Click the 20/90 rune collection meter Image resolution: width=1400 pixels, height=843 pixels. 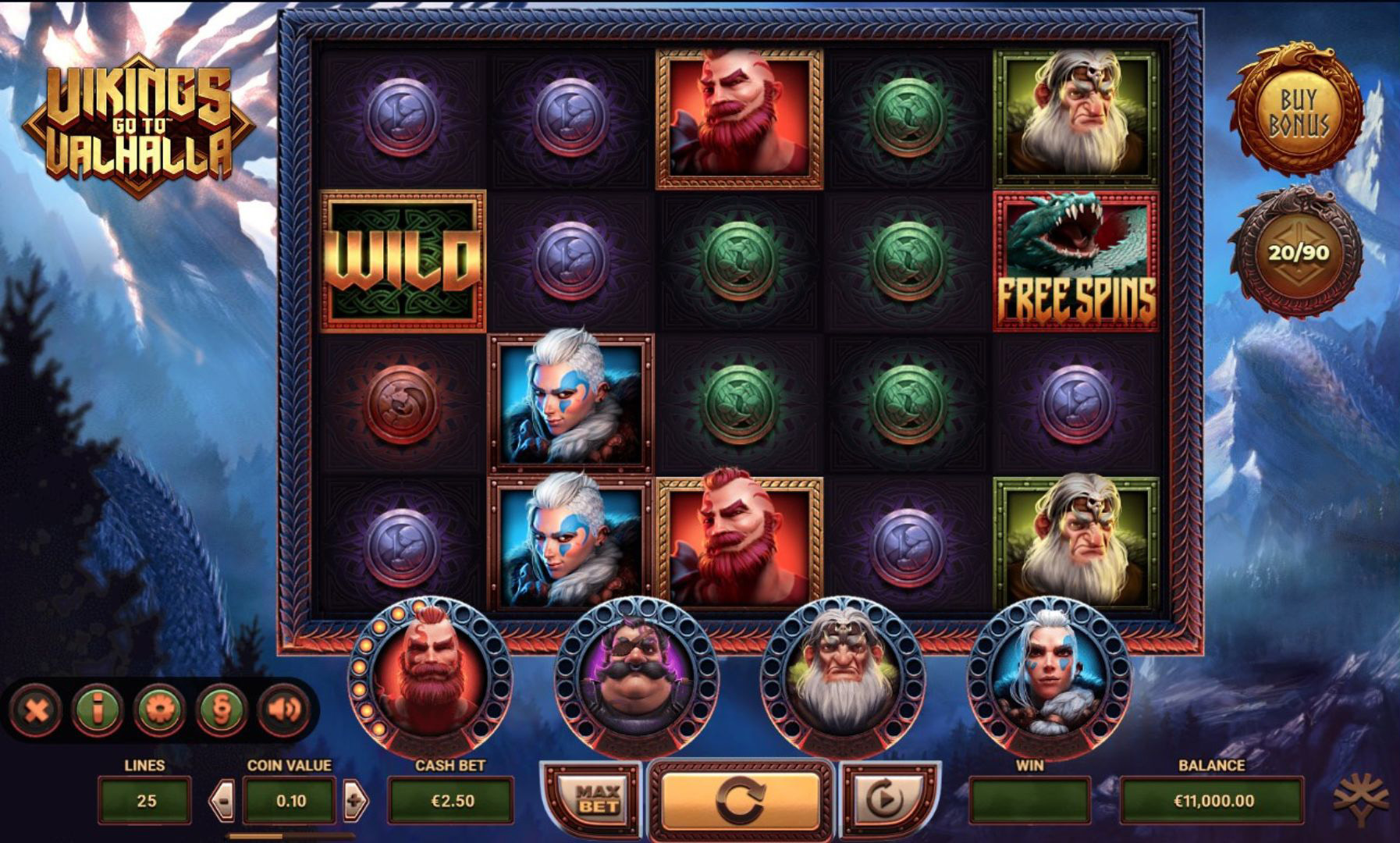(x=1298, y=252)
